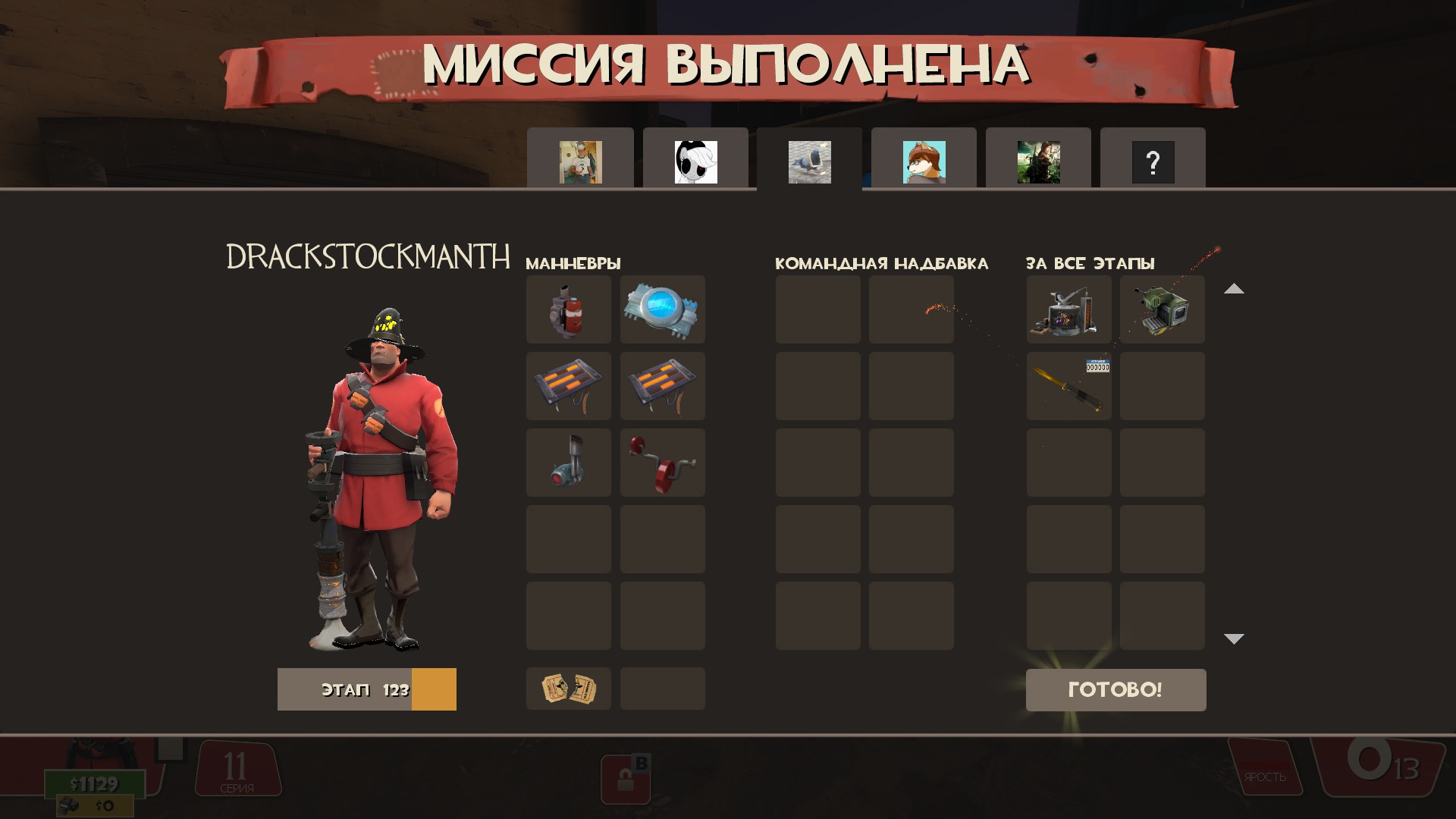
Task: Click the torn Tour of Duty tickets icon
Action: (x=568, y=689)
